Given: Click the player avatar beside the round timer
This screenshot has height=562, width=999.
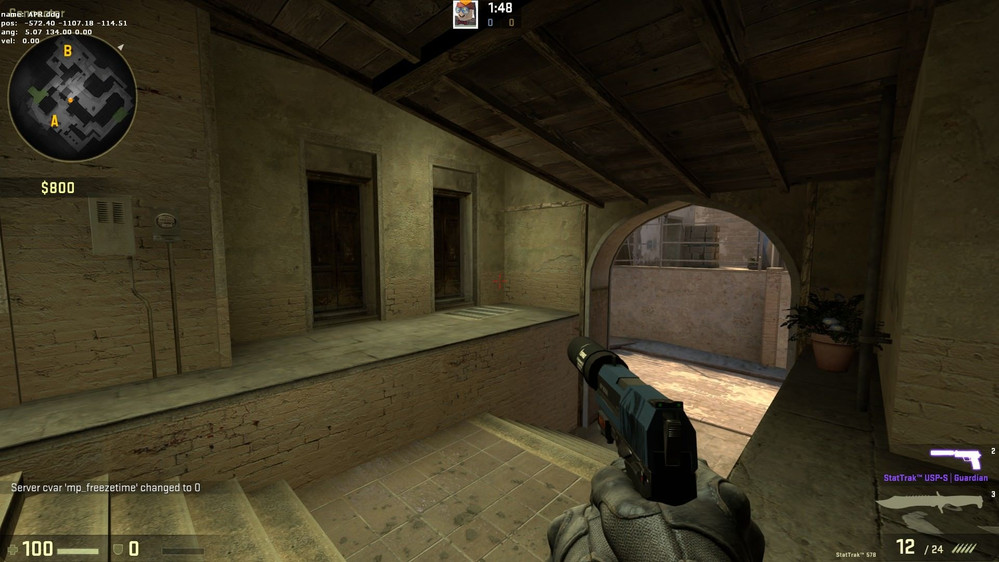Looking at the screenshot, I should pyautogui.click(x=465, y=14).
